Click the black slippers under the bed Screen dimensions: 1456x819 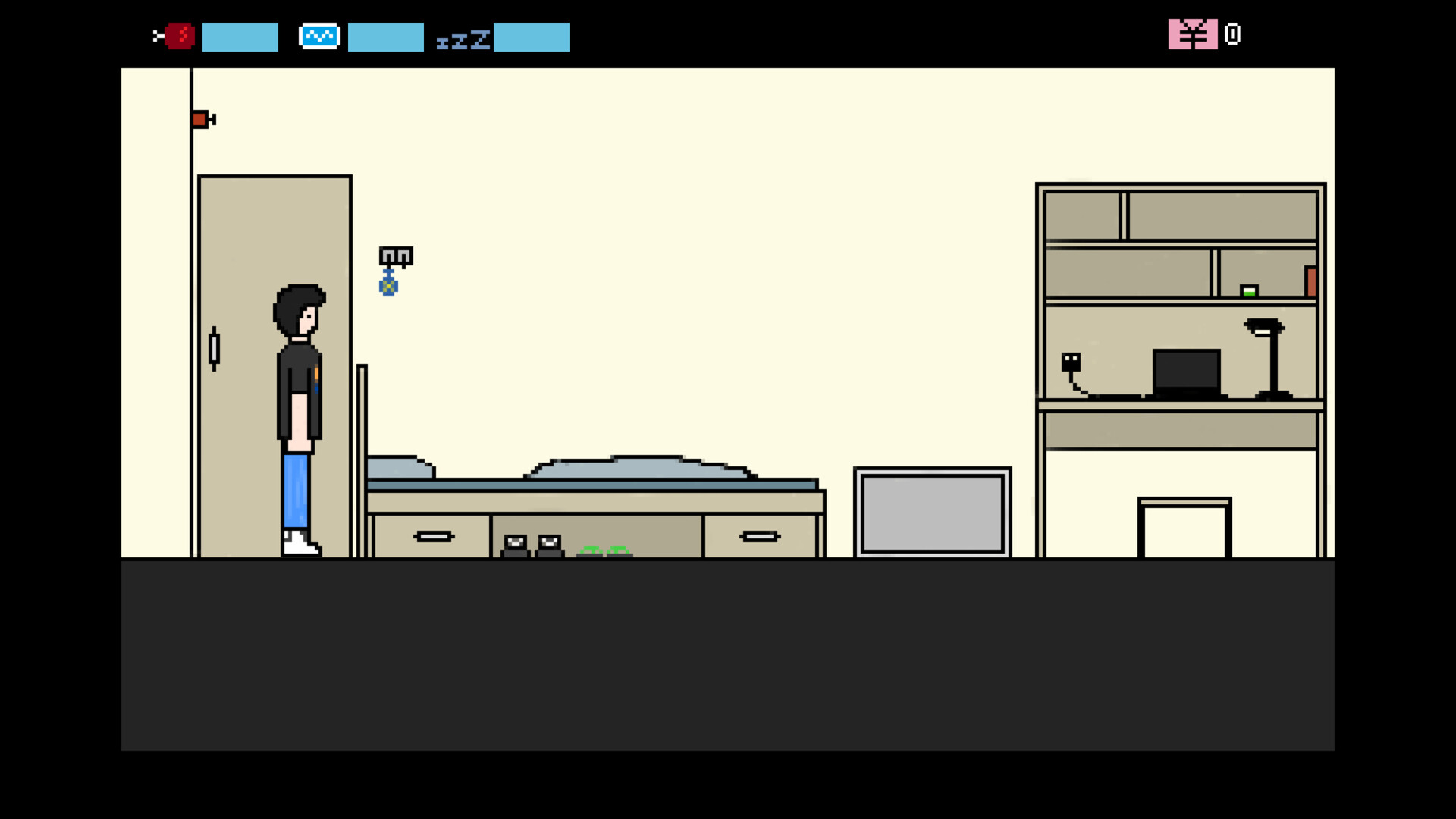(x=532, y=543)
